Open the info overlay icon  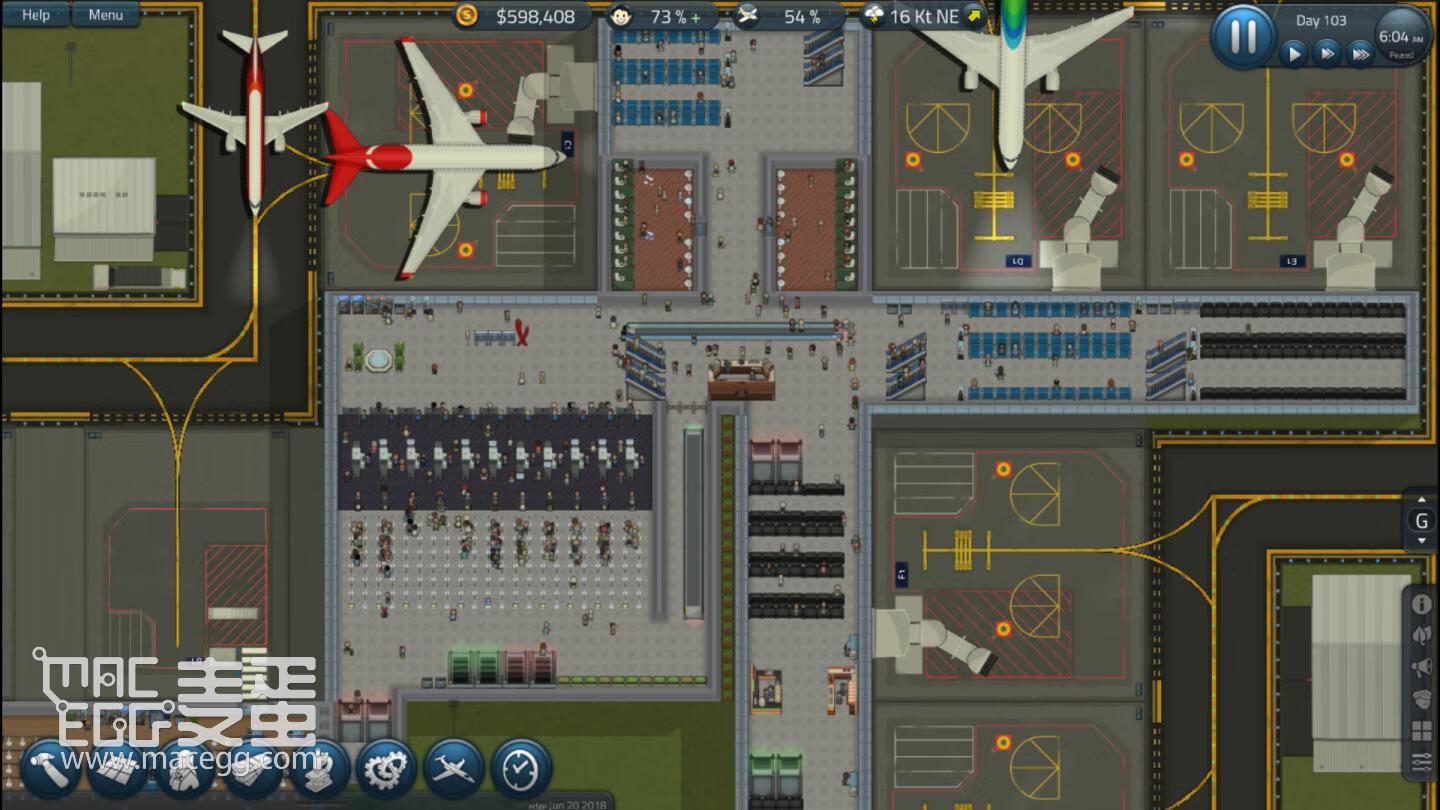[1421, 605]
